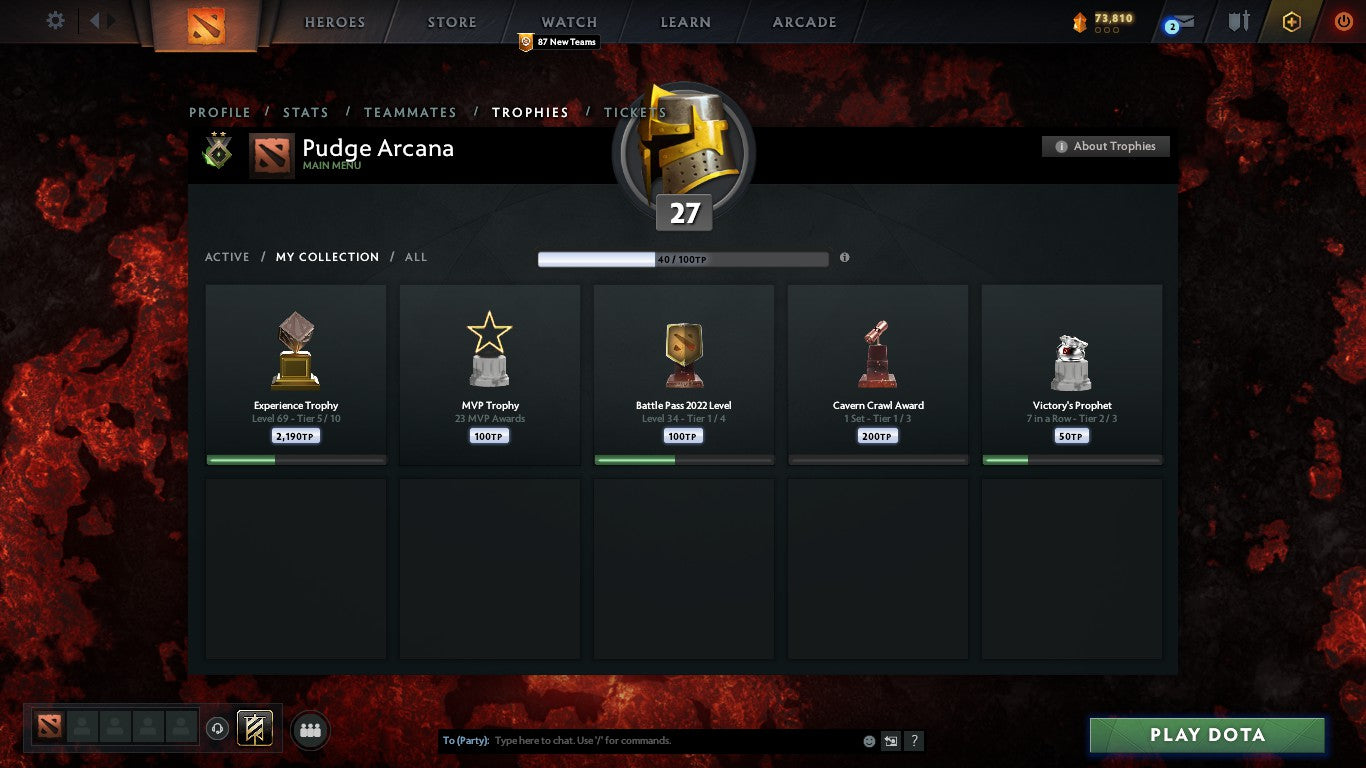
Task: Open the trophy info tooltip icon
Action: point(845,257)
